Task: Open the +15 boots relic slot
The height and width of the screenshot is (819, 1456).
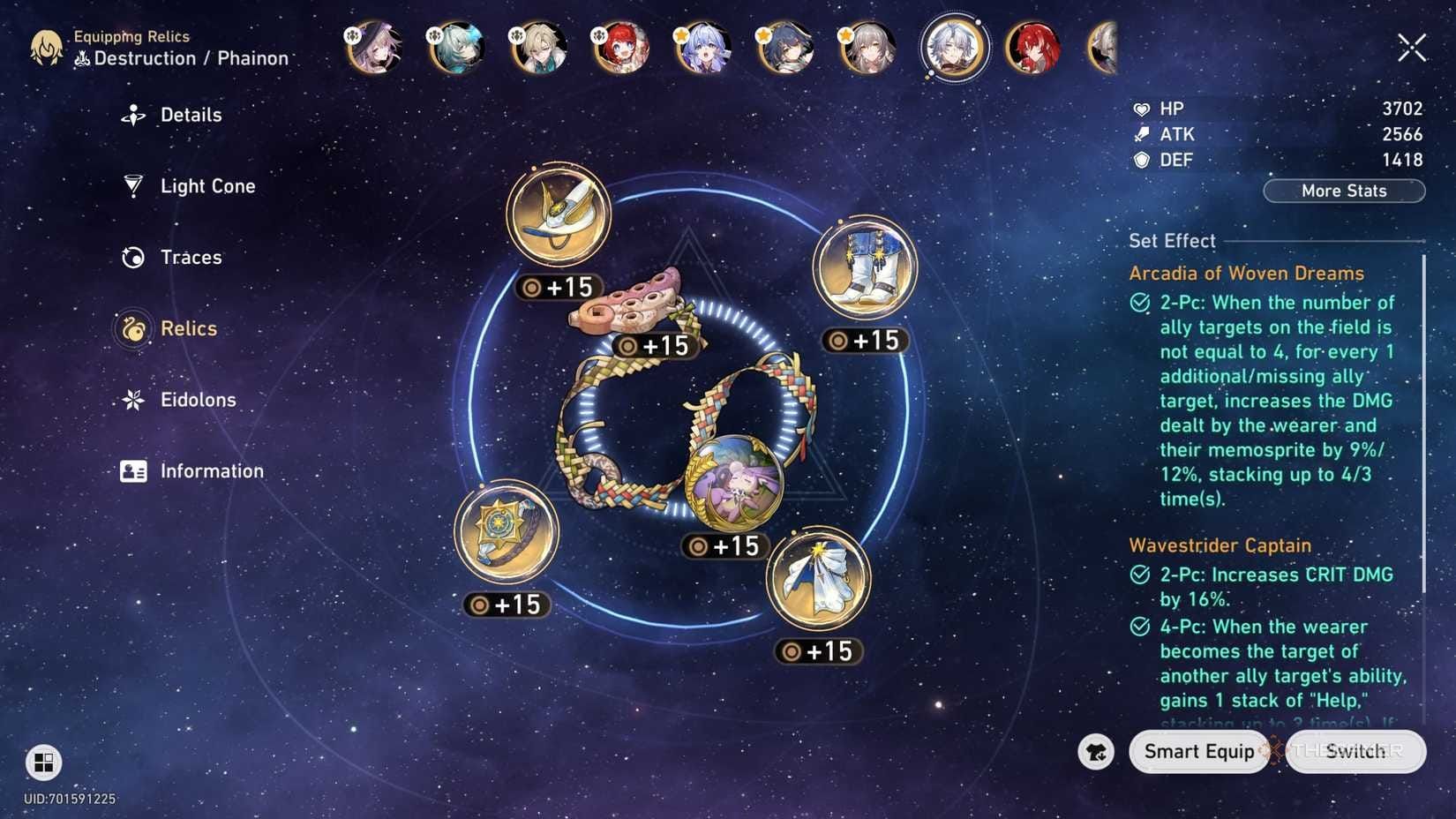Action: [x=862, y=269]
